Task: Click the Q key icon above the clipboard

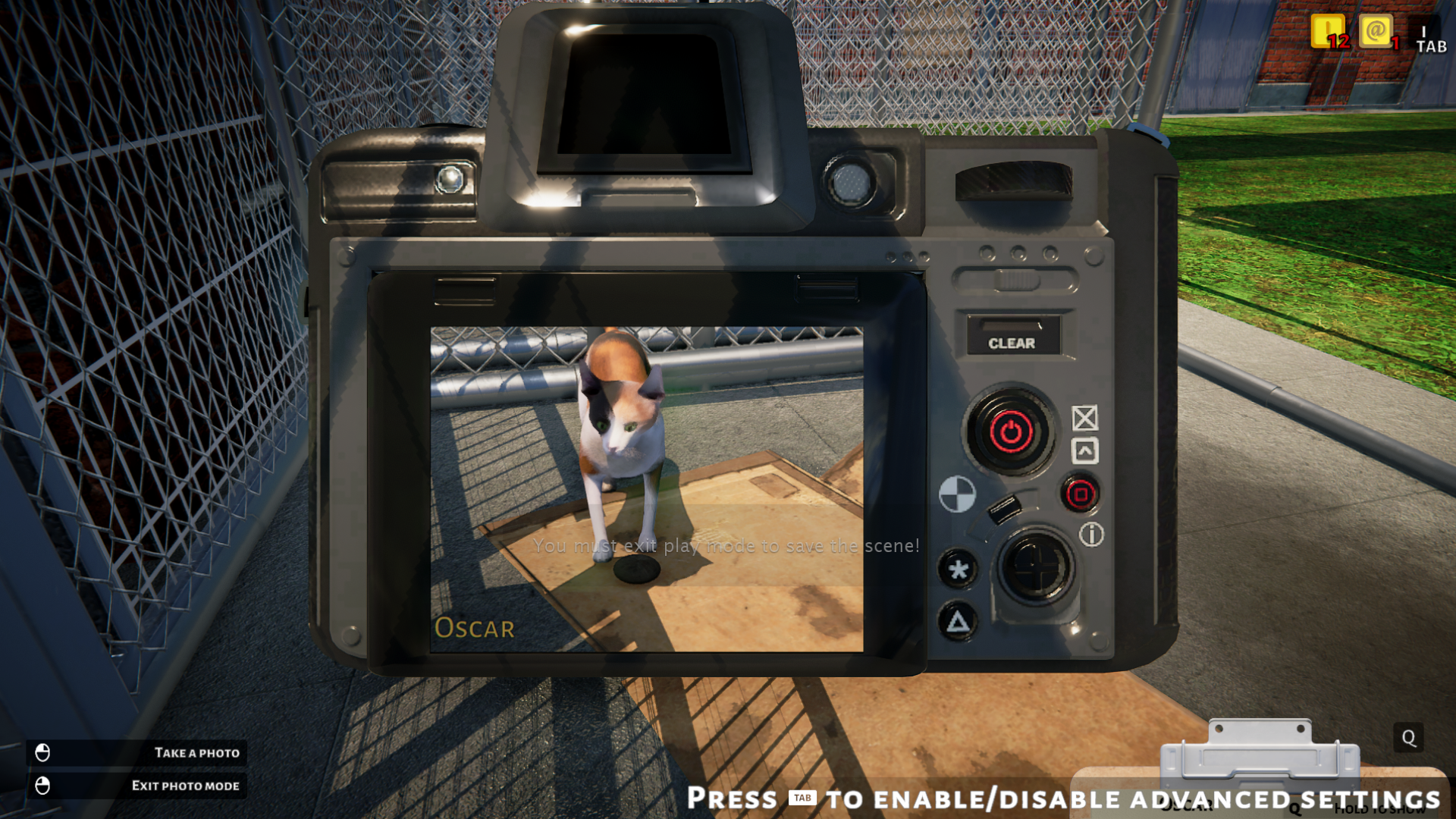Action: click(1407, 737)
